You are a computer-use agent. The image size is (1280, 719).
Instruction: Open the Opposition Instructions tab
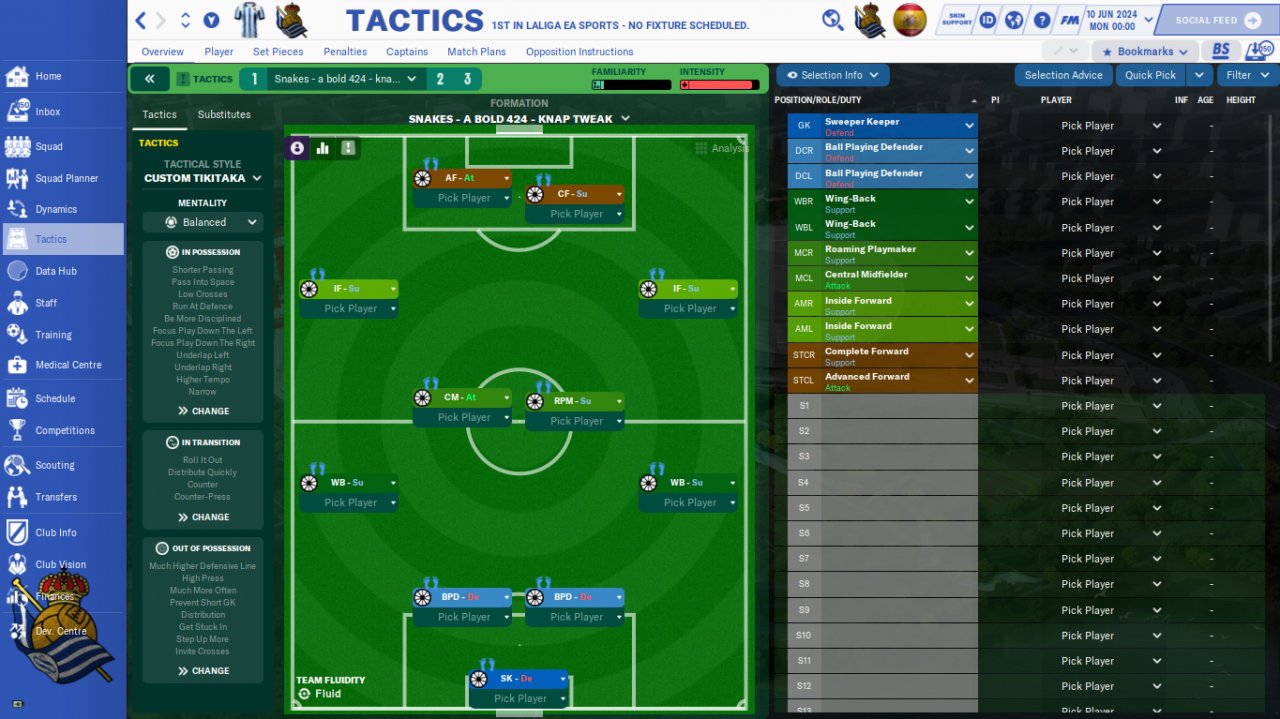(579, 52)
